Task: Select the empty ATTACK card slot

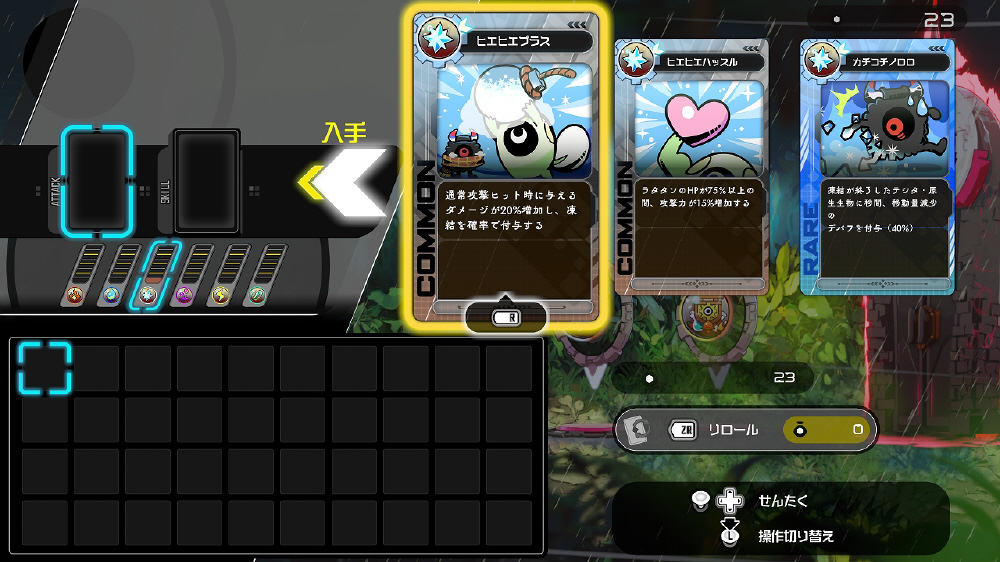Action: coord(97,179)
